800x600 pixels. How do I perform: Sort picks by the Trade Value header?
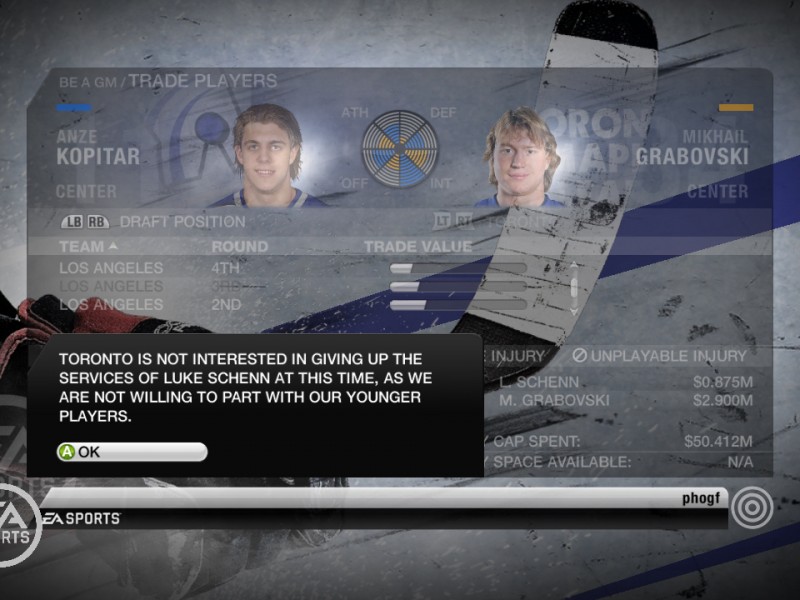(x=417, y=246)
